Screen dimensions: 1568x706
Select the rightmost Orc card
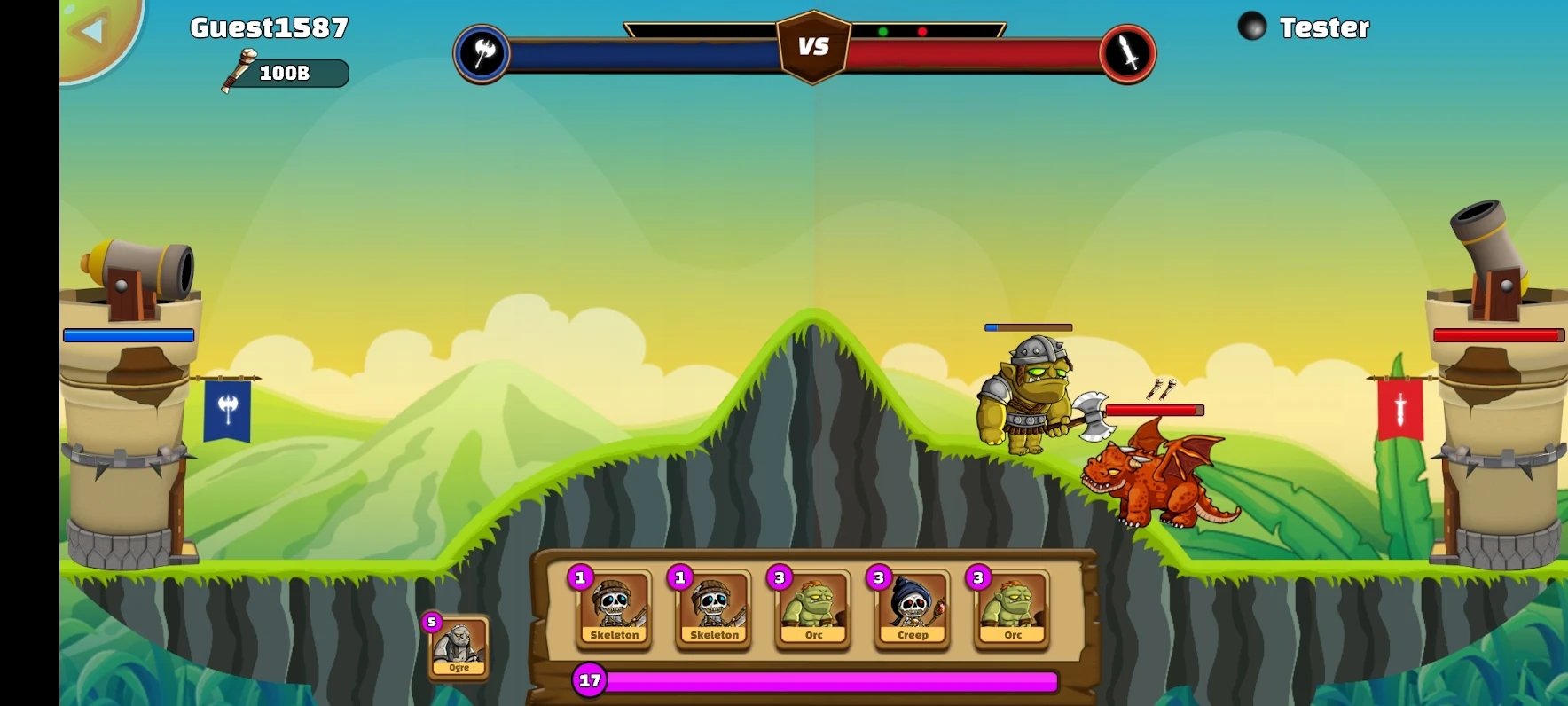[1011, 610]
